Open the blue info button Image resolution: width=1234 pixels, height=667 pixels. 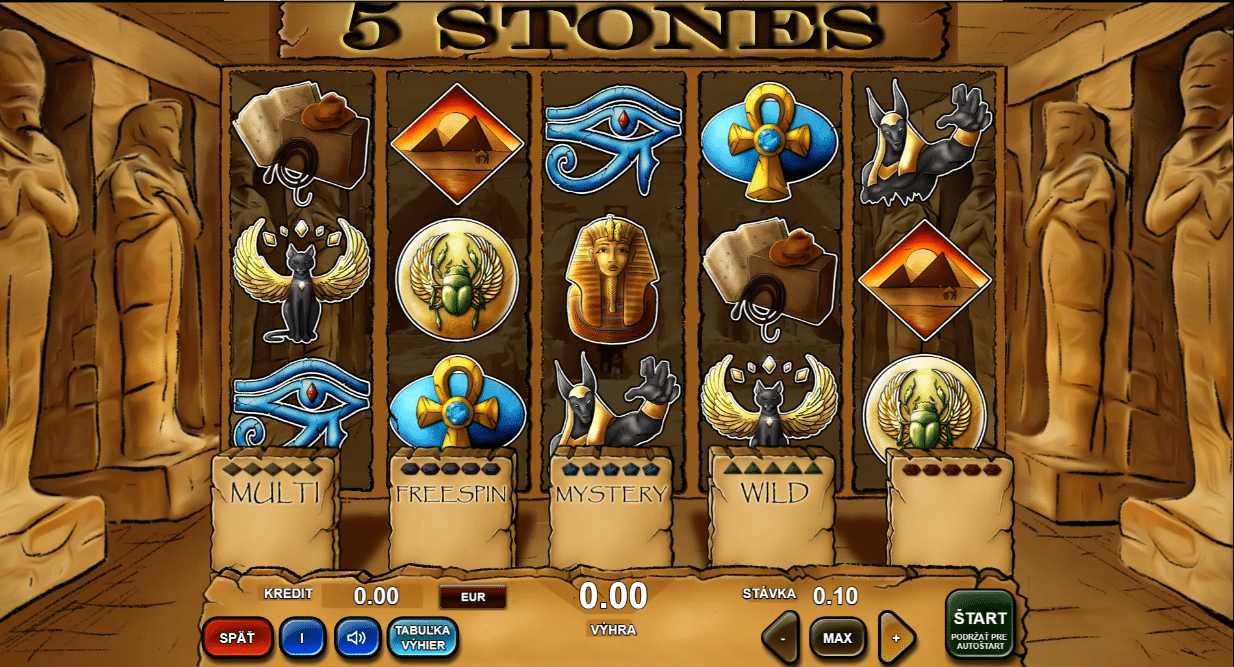(x=302, y=637)
